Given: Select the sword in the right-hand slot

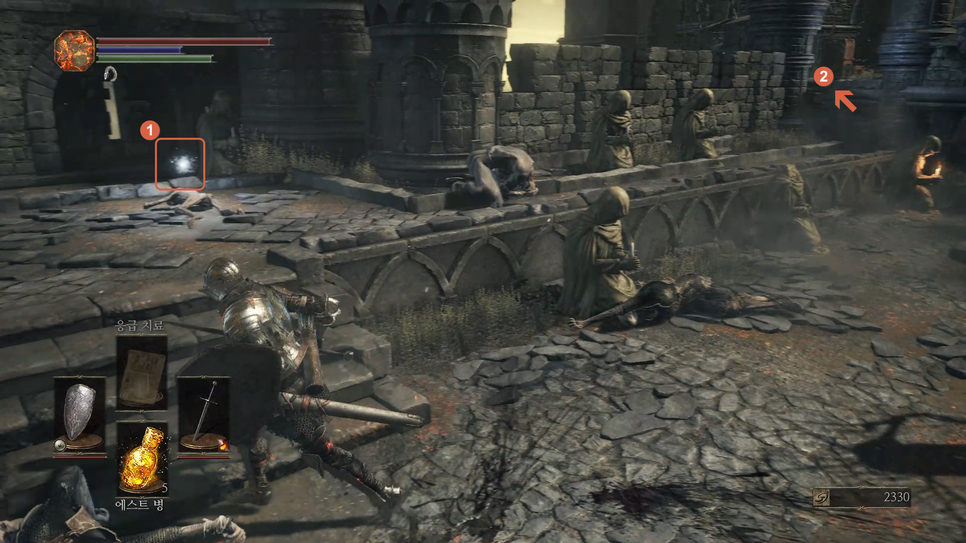Looking at the screenshot, I should point(203,414).
